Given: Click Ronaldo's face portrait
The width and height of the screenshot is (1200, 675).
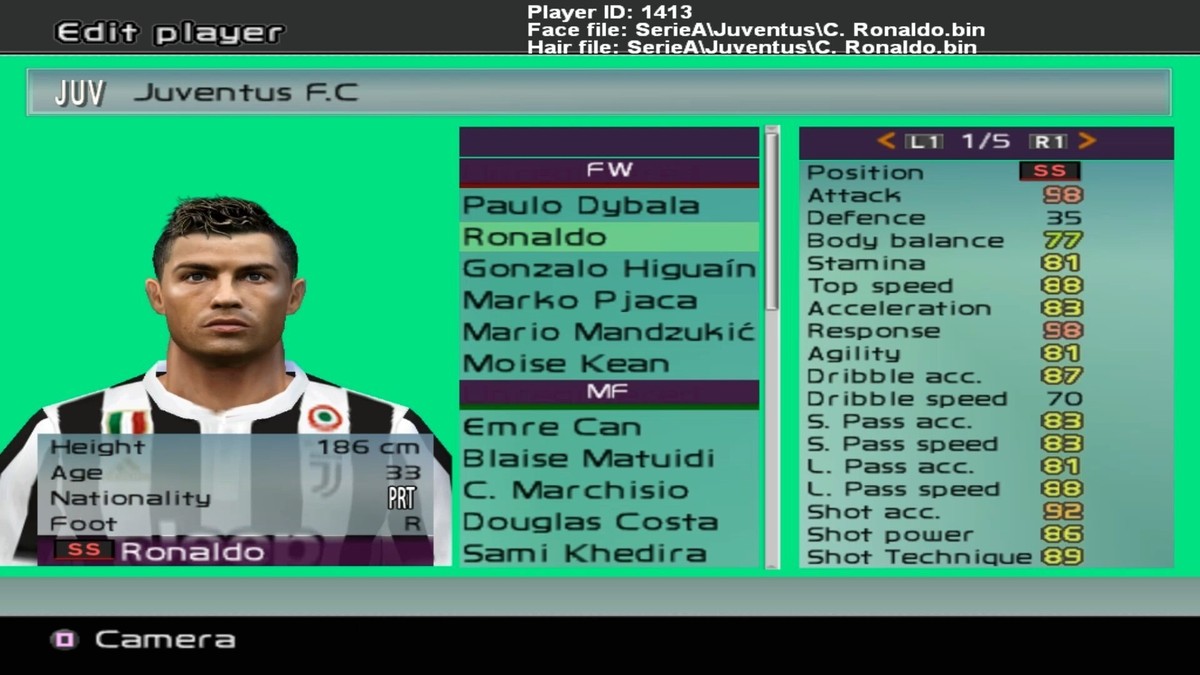Looking at the screenshot, I should [227, 290].
